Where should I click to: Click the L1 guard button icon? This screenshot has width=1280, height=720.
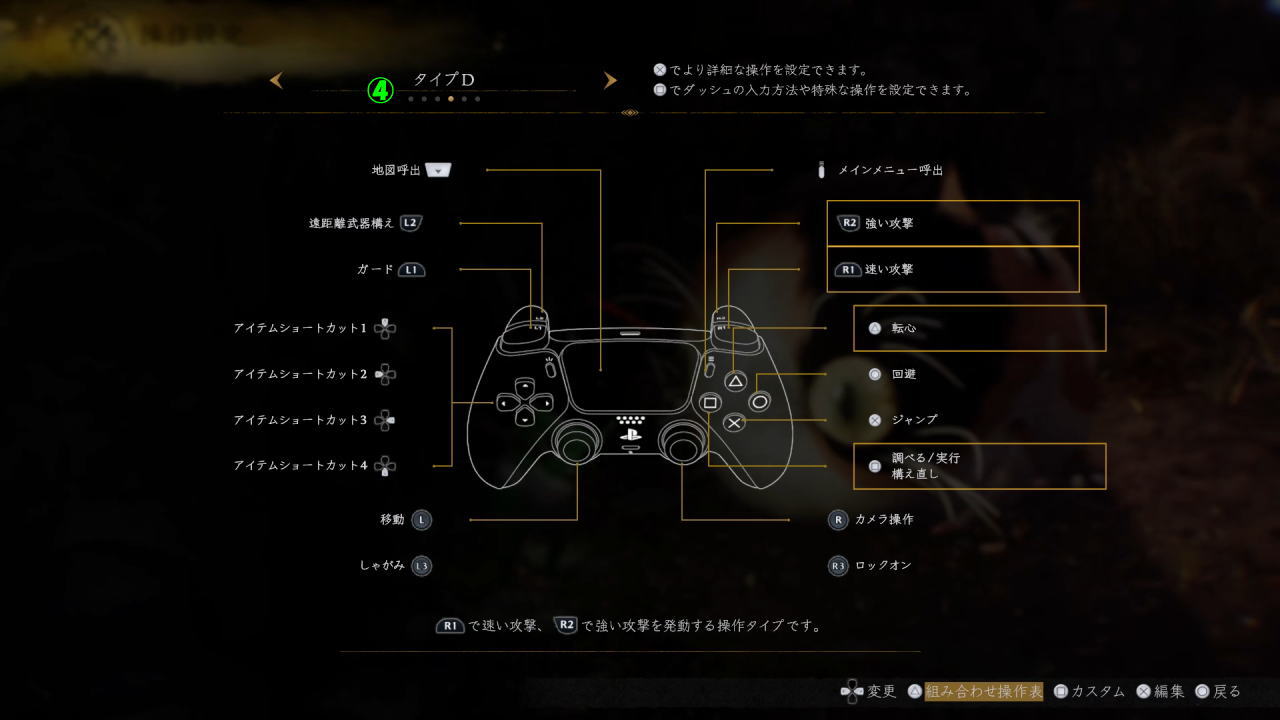(410, 269)
